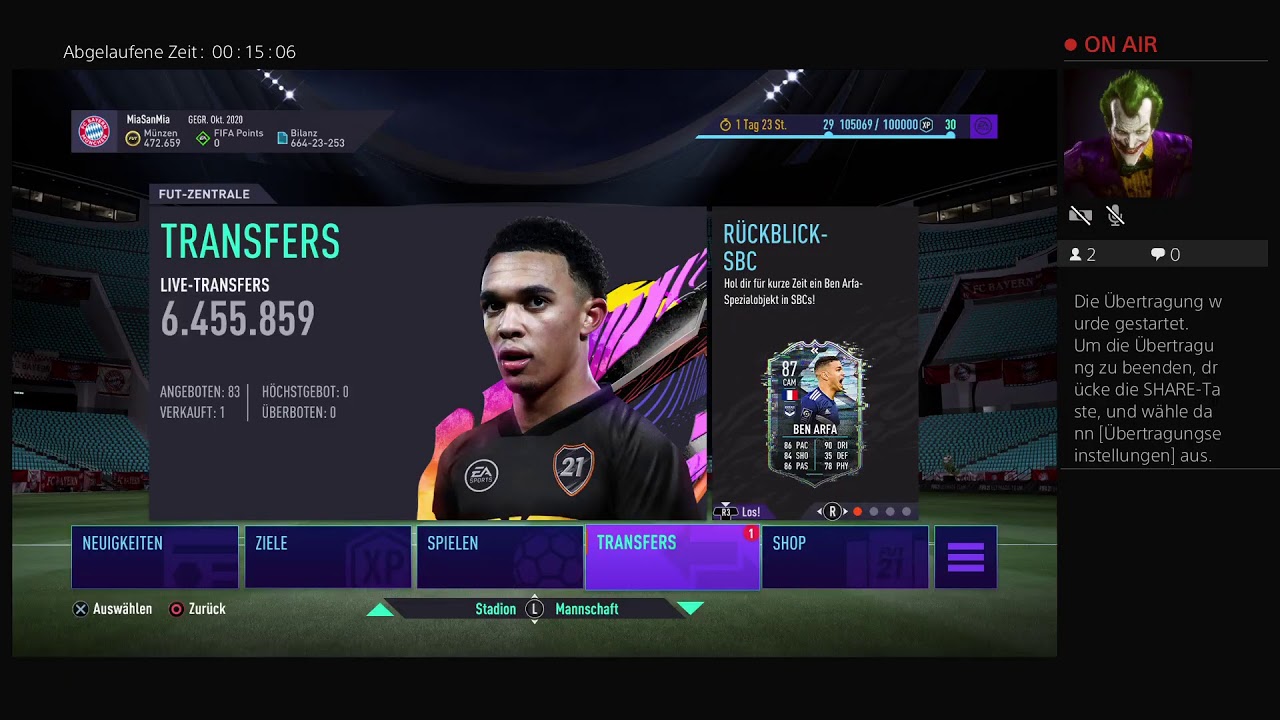Viewport: 1280px width, 720px height.
Task: Open the hamburger menu tile
Action: [x=966, y=557]
